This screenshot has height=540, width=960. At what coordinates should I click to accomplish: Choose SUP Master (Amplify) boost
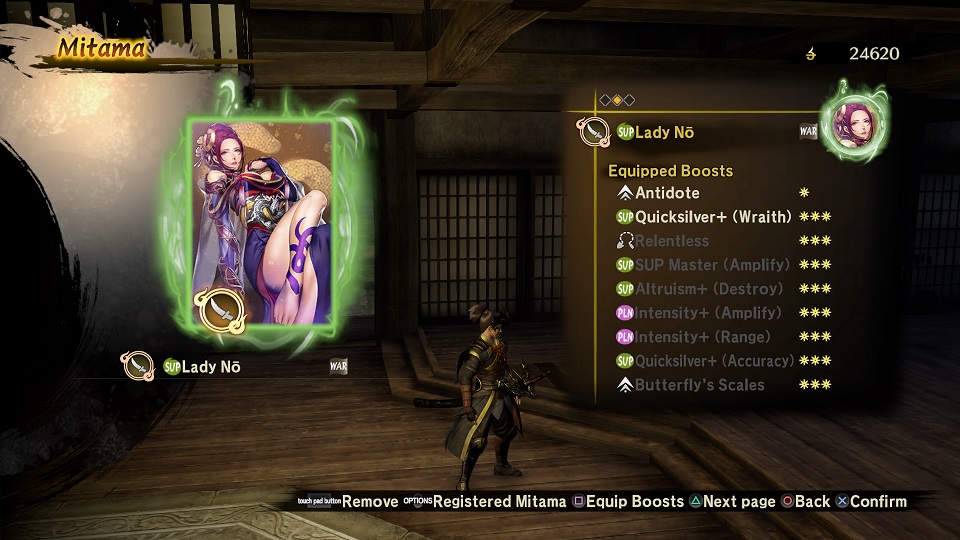711,265
